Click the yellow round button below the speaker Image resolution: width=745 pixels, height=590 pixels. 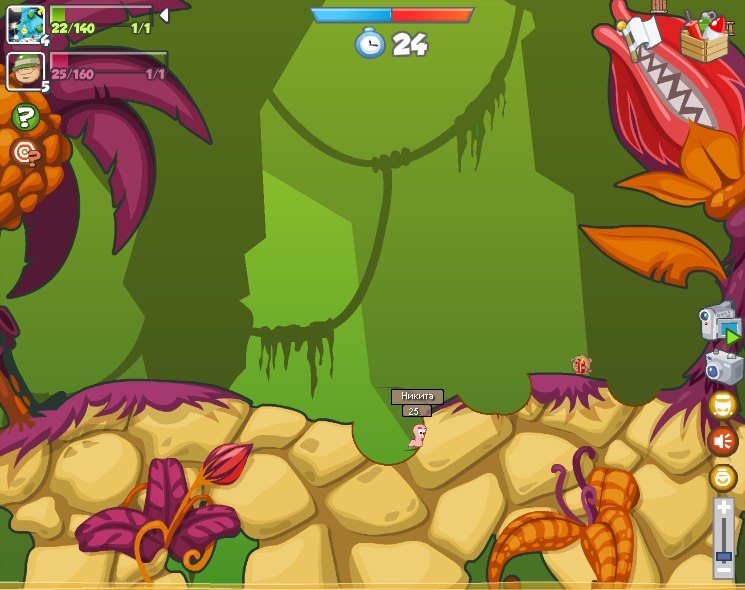click(722, 478)
